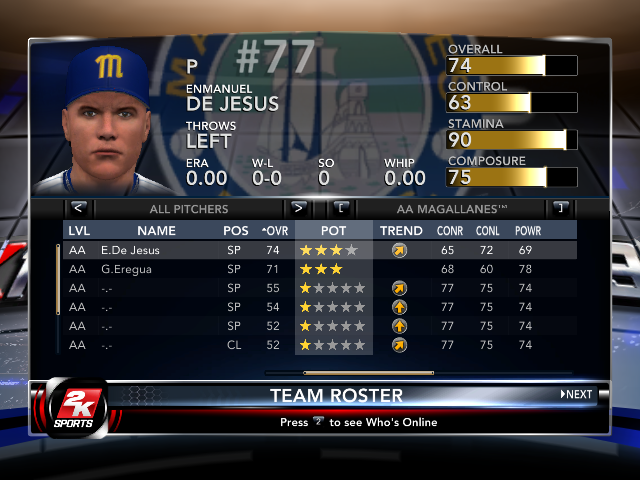Viewport: 640px width, 480px height.
Task: Switch to previous team before AA Magallanes
Action: click(341, 209)
